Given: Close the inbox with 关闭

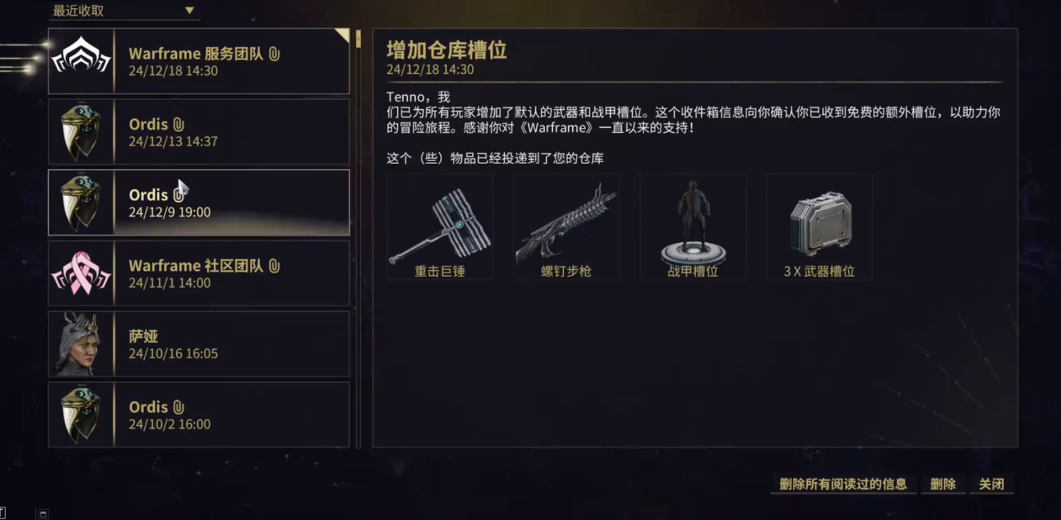Looking at the screenshot, I should (x=991, y=484).
